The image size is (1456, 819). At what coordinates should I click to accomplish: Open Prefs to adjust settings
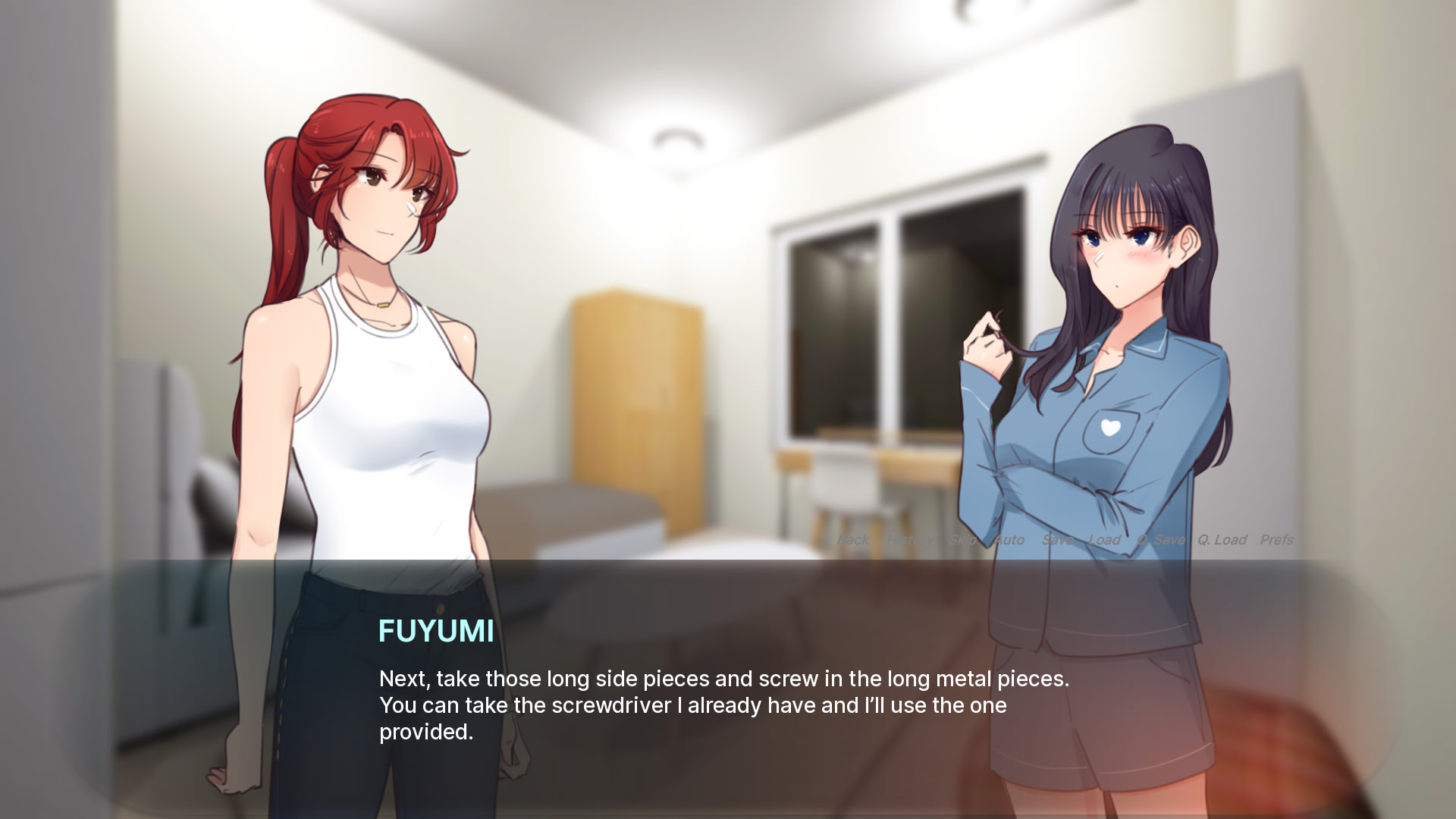point(1278,540)
